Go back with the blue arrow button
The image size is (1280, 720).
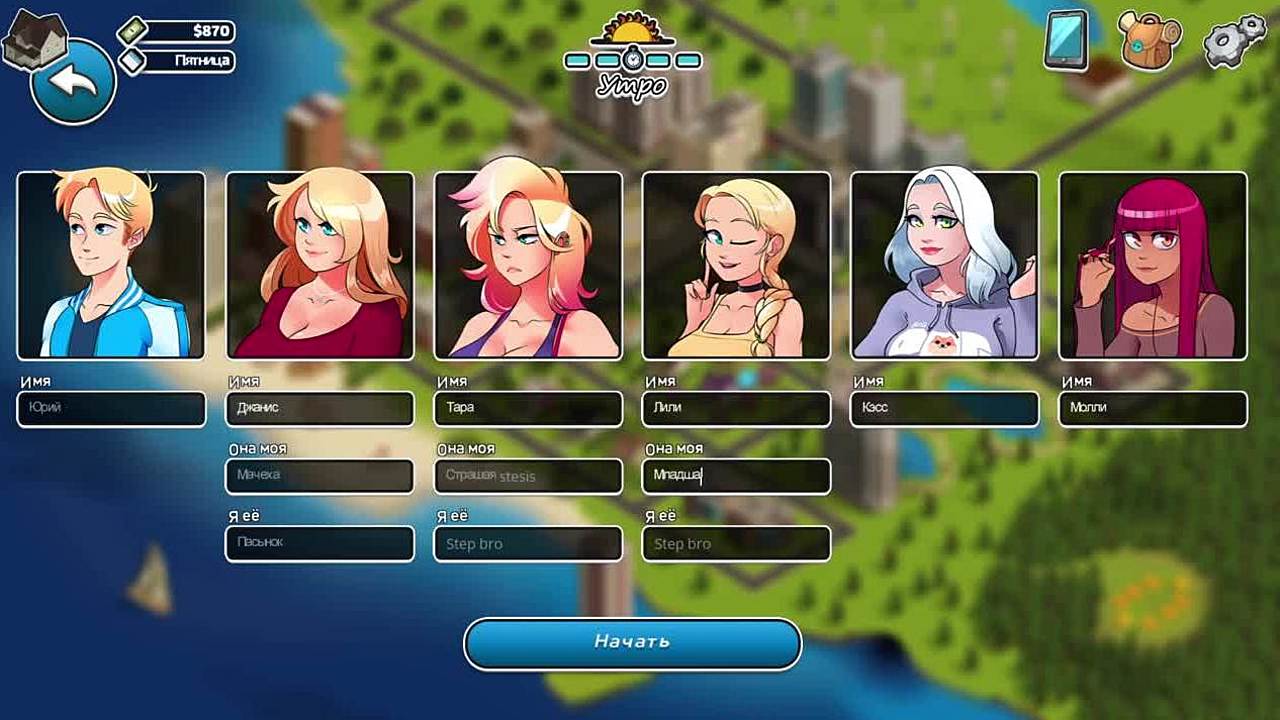point(74,83)
